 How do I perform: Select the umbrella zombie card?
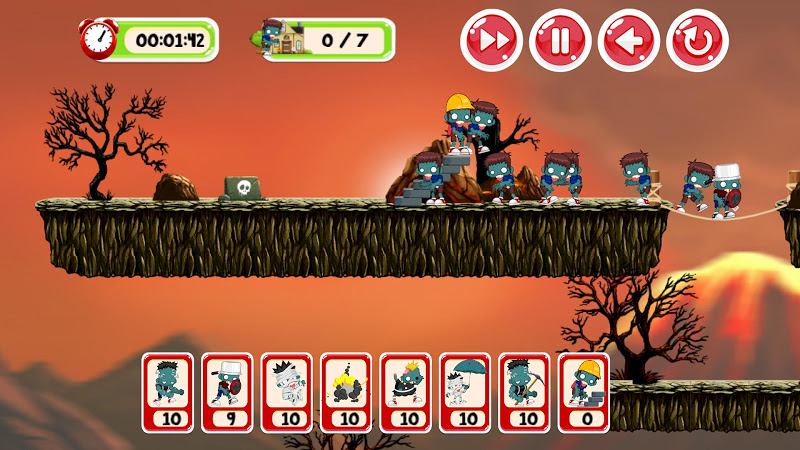click(x=465, y=392)
